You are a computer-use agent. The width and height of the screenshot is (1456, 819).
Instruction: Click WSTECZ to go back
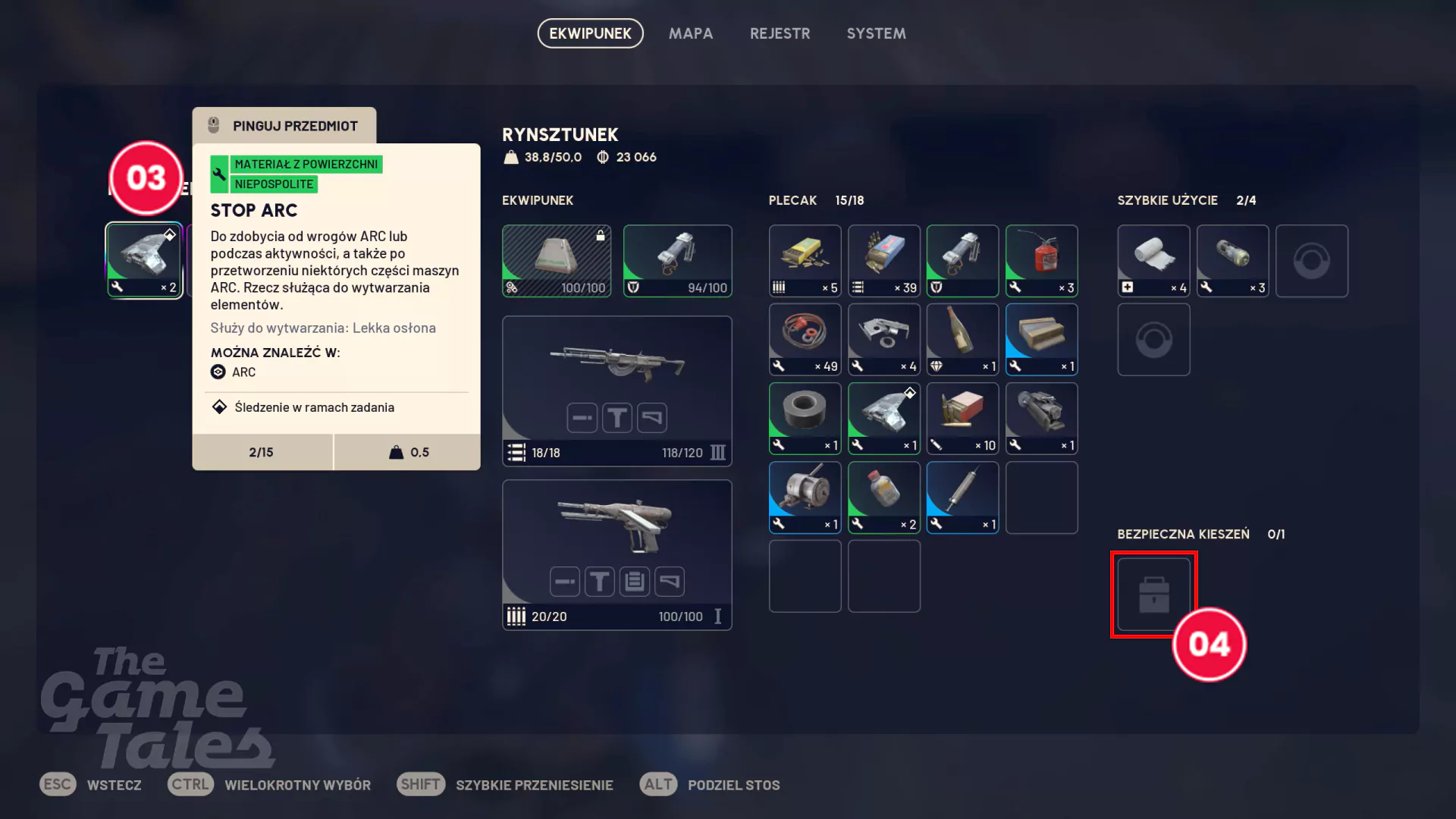[x=114, y=785]
